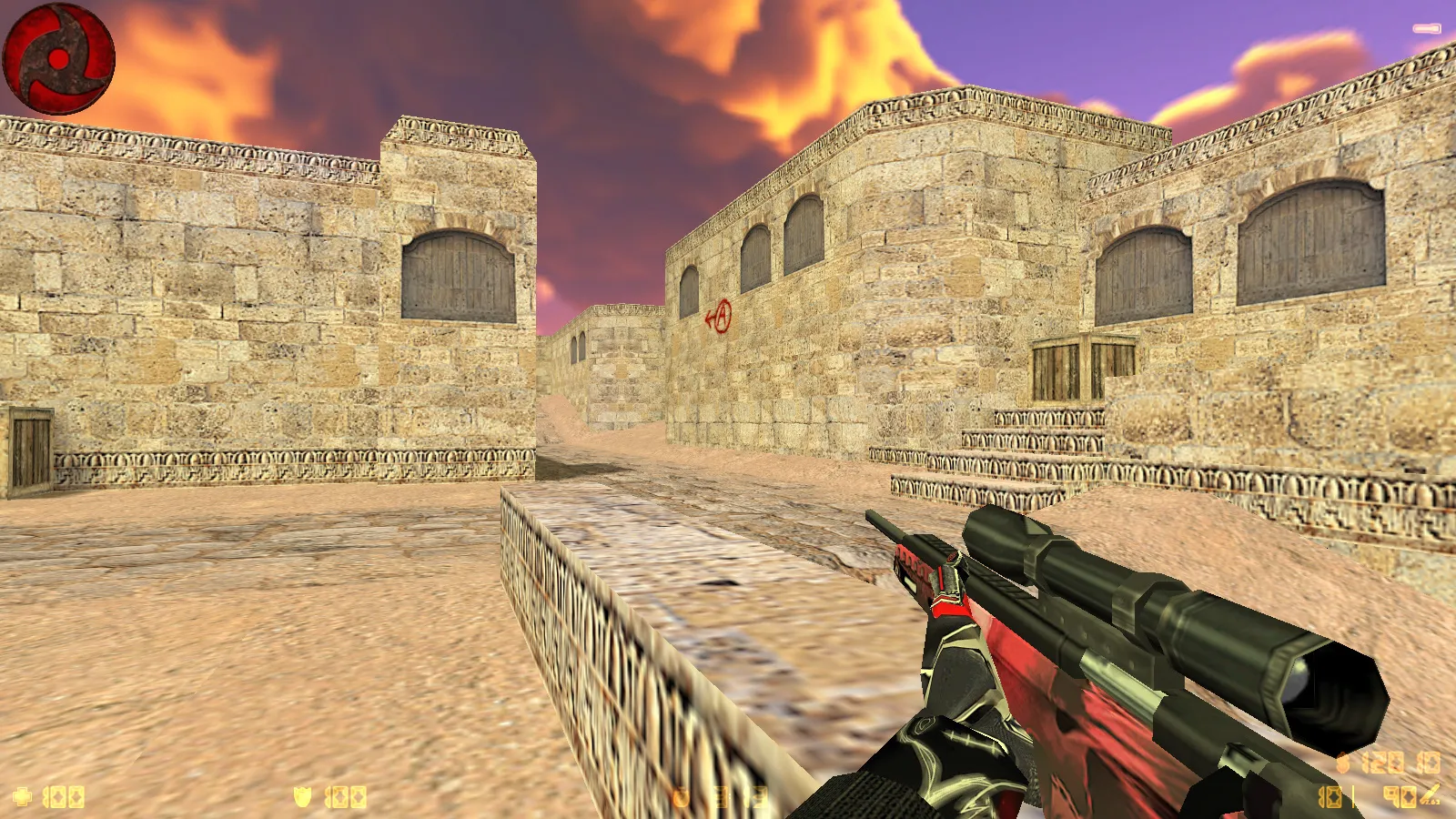
Task: Toggle the flashlight indicator icon
Action: click(x=1426, y=29)
